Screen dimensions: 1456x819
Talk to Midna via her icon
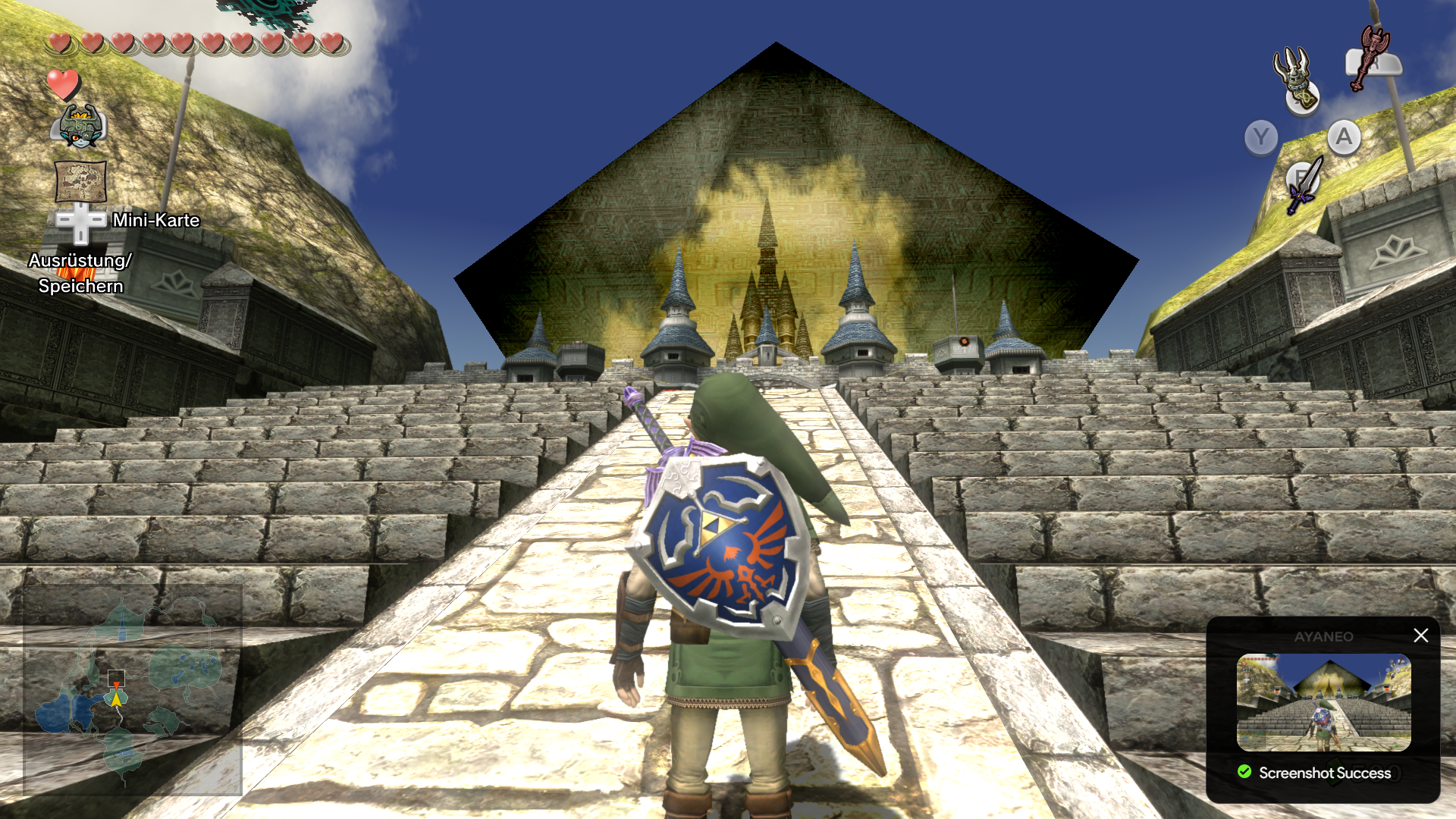tap(80, 126)
